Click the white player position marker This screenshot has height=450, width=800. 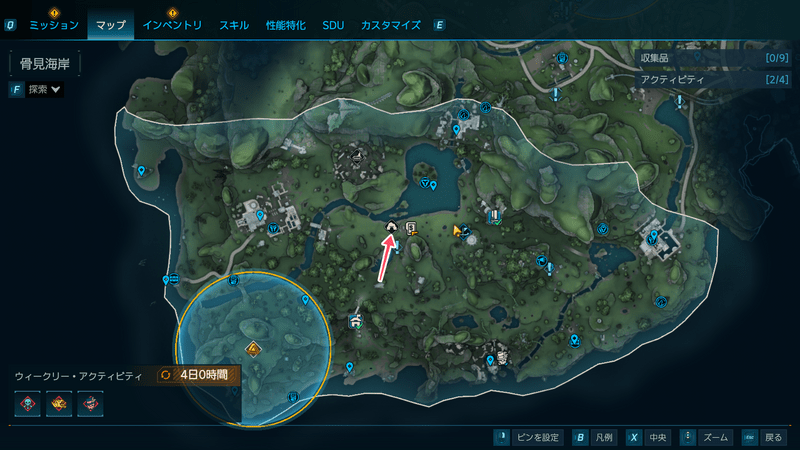(x=391, y=228)
